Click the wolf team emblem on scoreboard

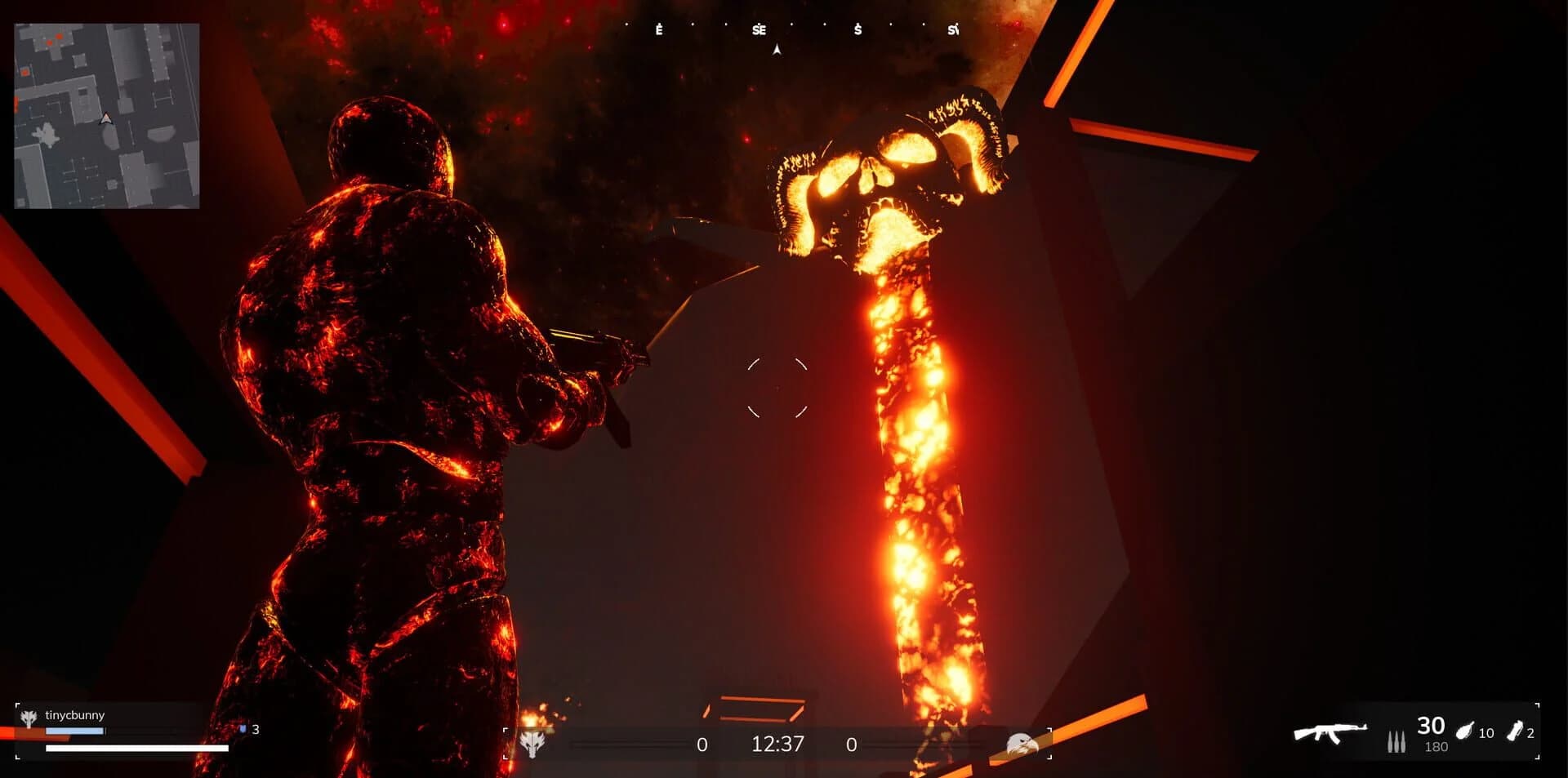(x=535, y=744)
